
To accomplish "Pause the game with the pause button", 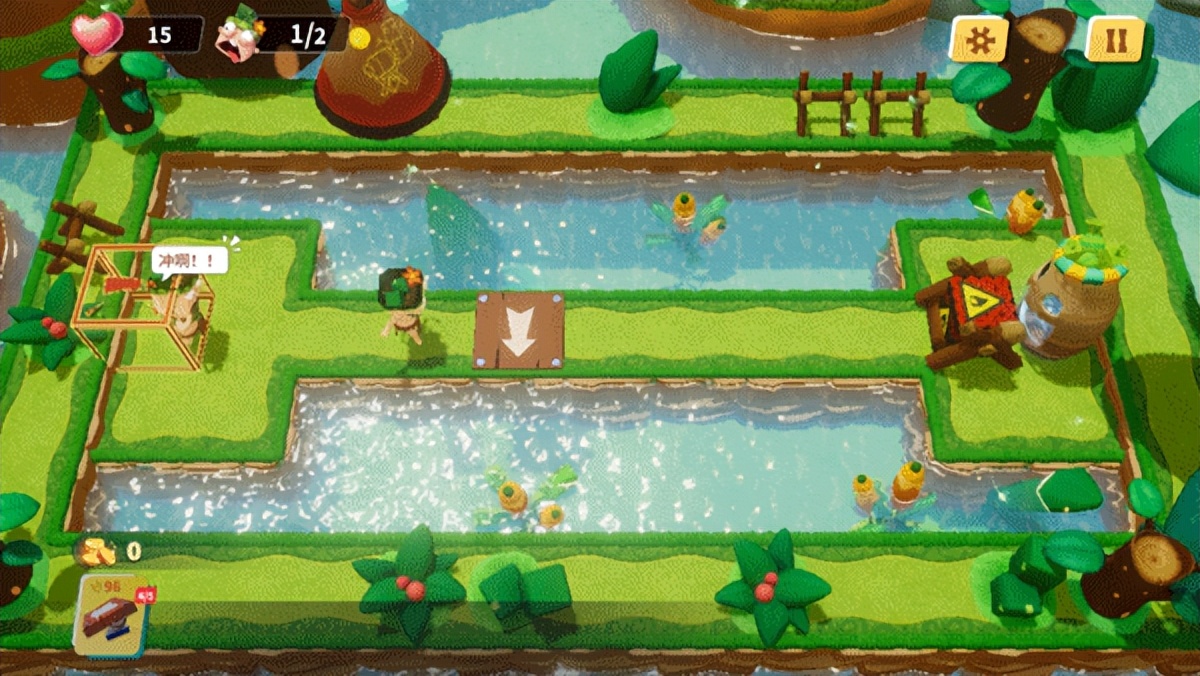I will 1114,39.
